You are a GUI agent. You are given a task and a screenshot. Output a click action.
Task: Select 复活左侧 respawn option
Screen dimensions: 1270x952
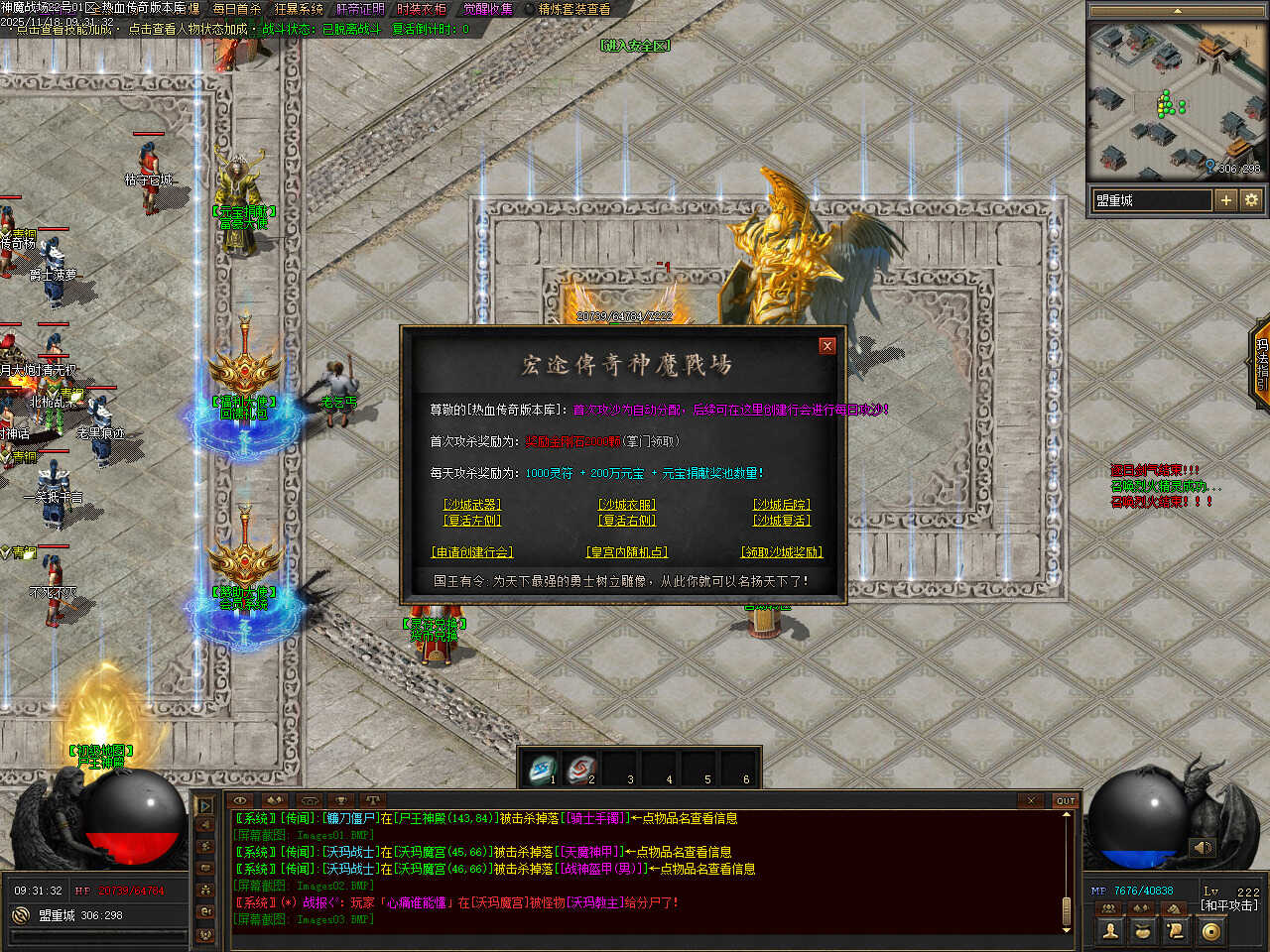472,521
